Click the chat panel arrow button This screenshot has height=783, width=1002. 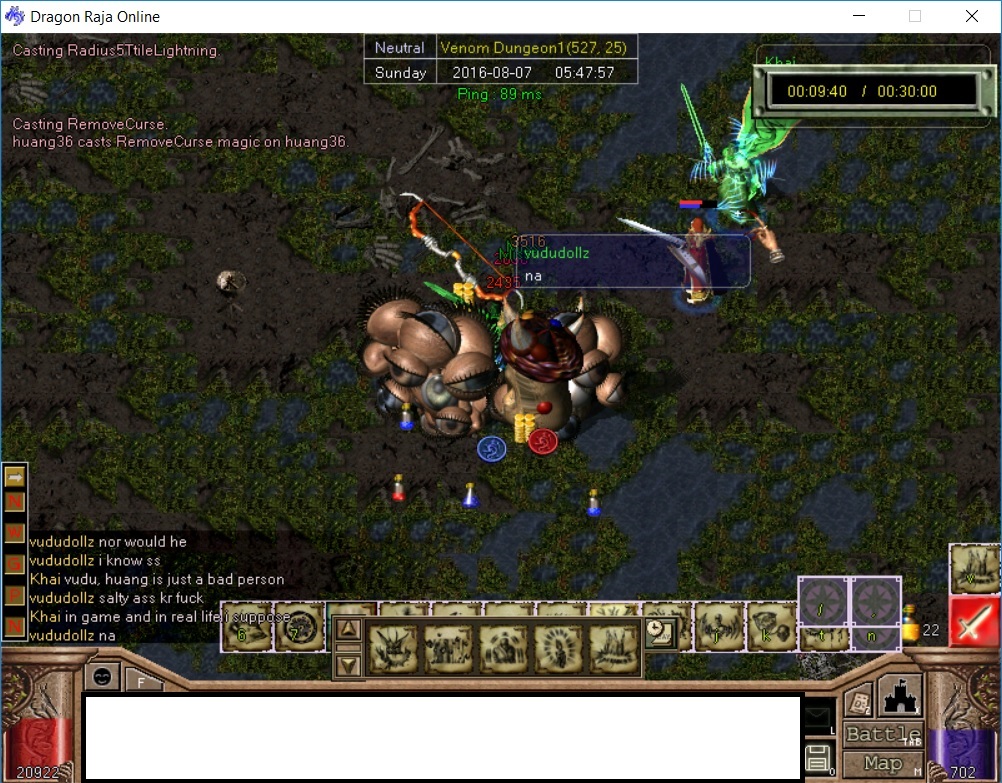15,478
